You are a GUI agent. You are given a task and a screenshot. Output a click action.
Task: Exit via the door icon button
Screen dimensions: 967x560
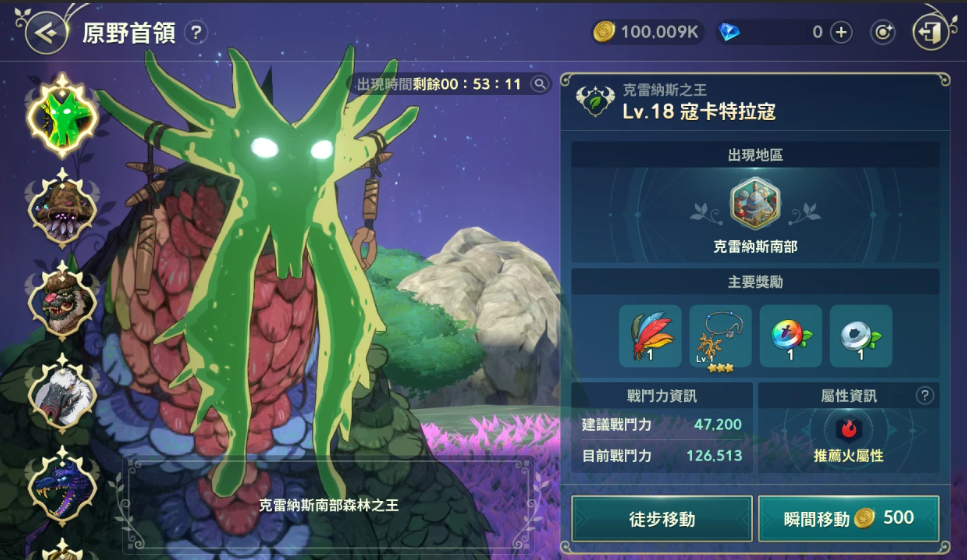(x=930, y=32)
